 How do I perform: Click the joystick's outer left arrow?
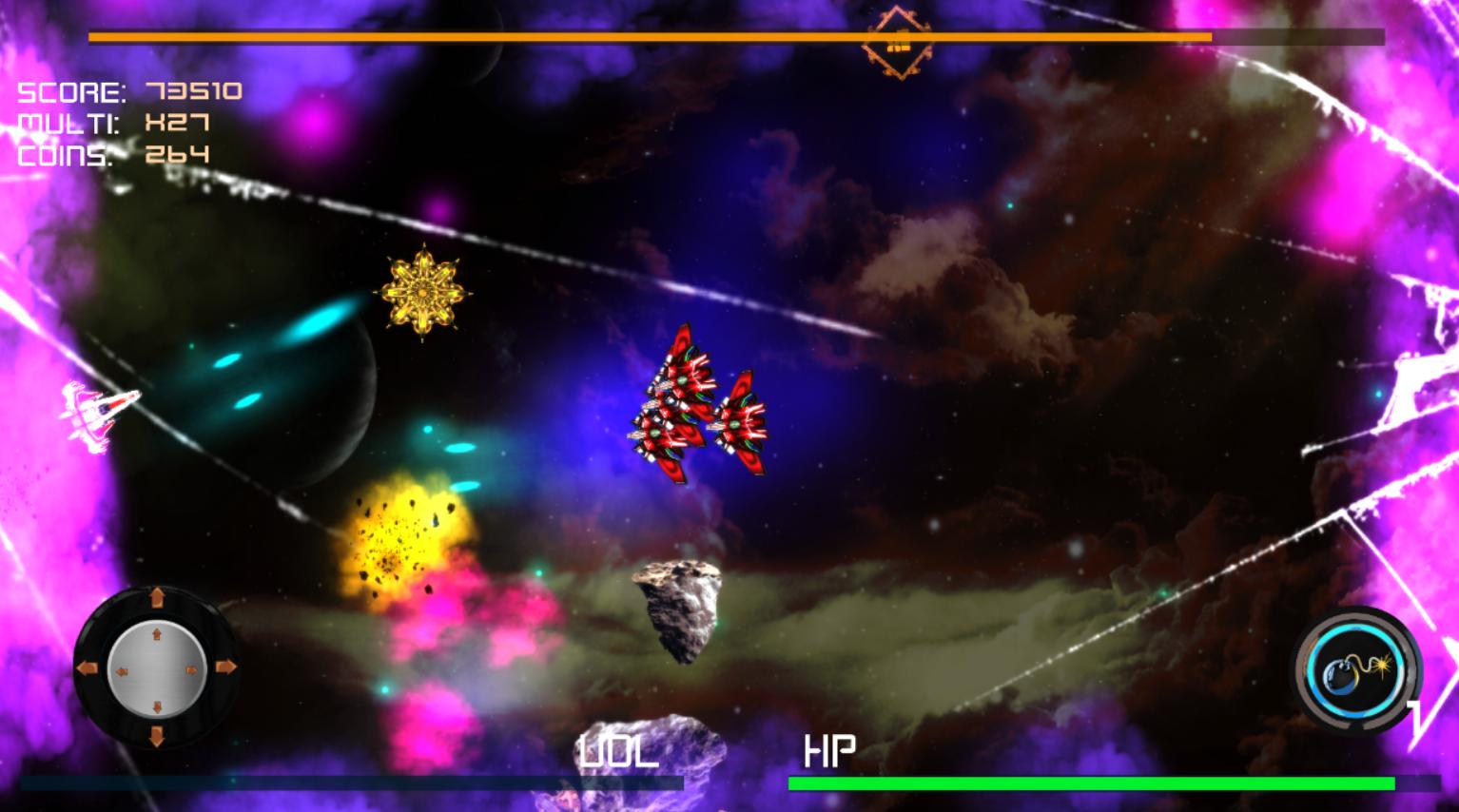88,668
